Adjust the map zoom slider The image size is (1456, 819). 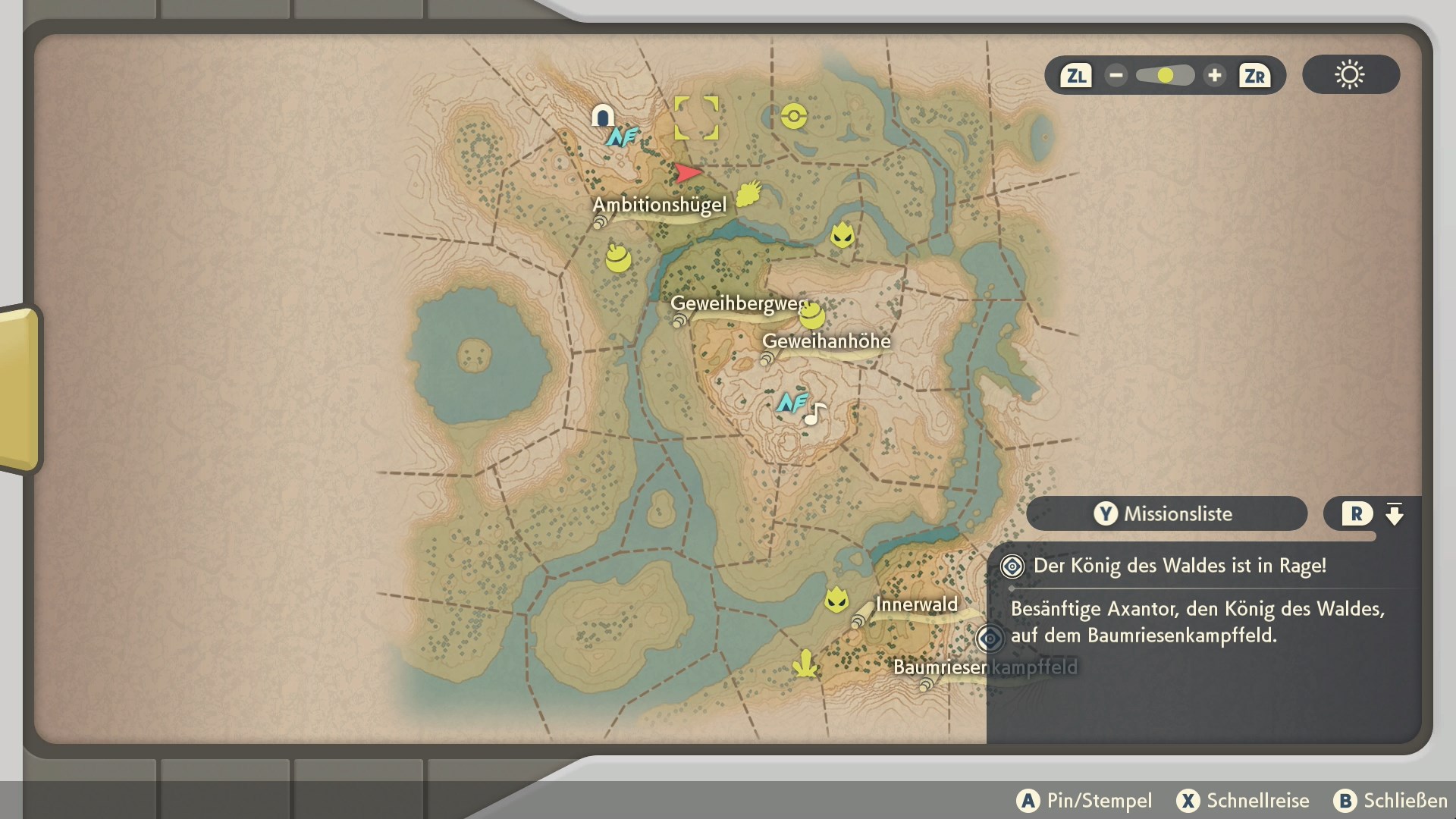pyautogui.click(x=1165, y=75)
